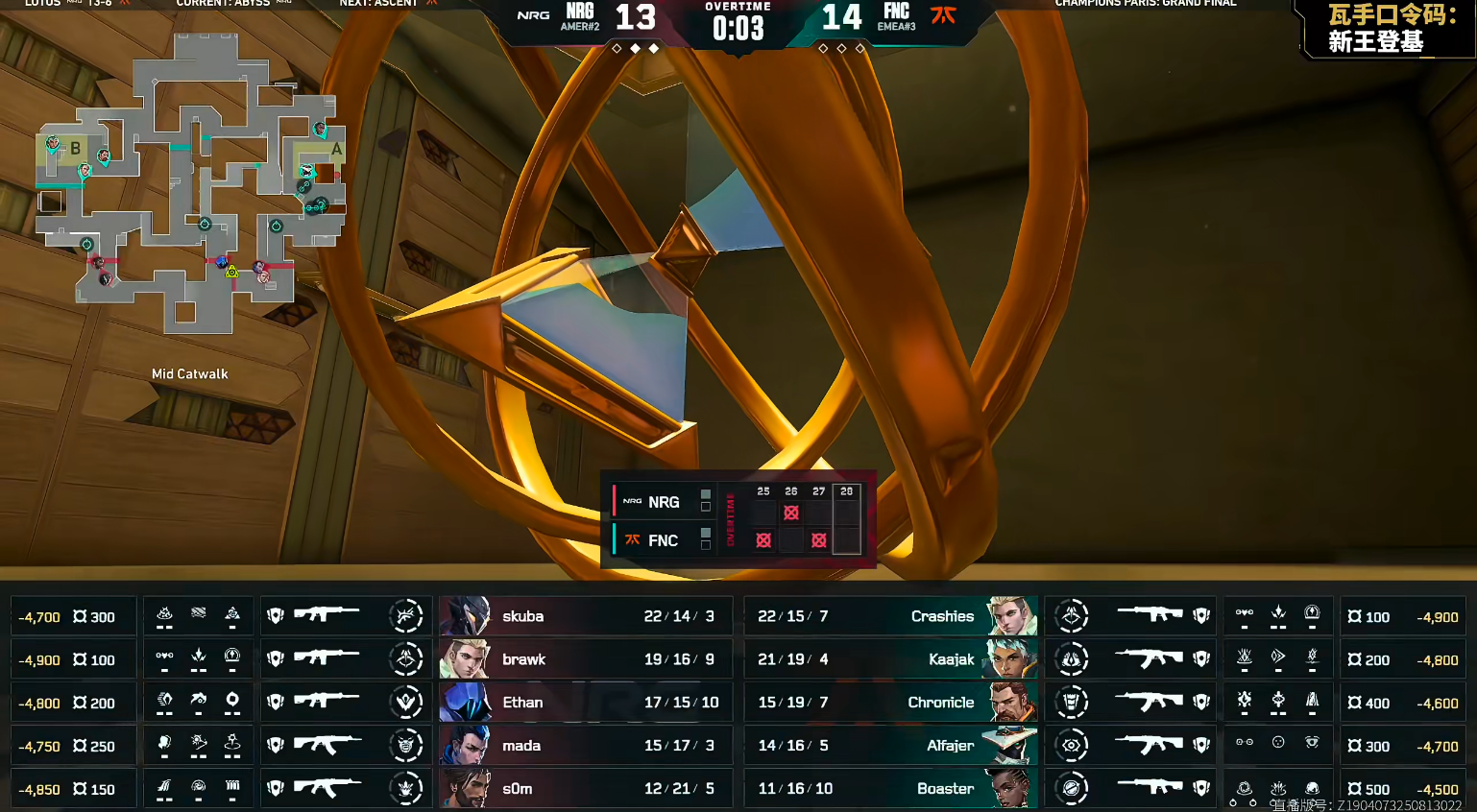Click Crashies' agent portrait
Screen dimensions: 1477x812
(1011, 616)
